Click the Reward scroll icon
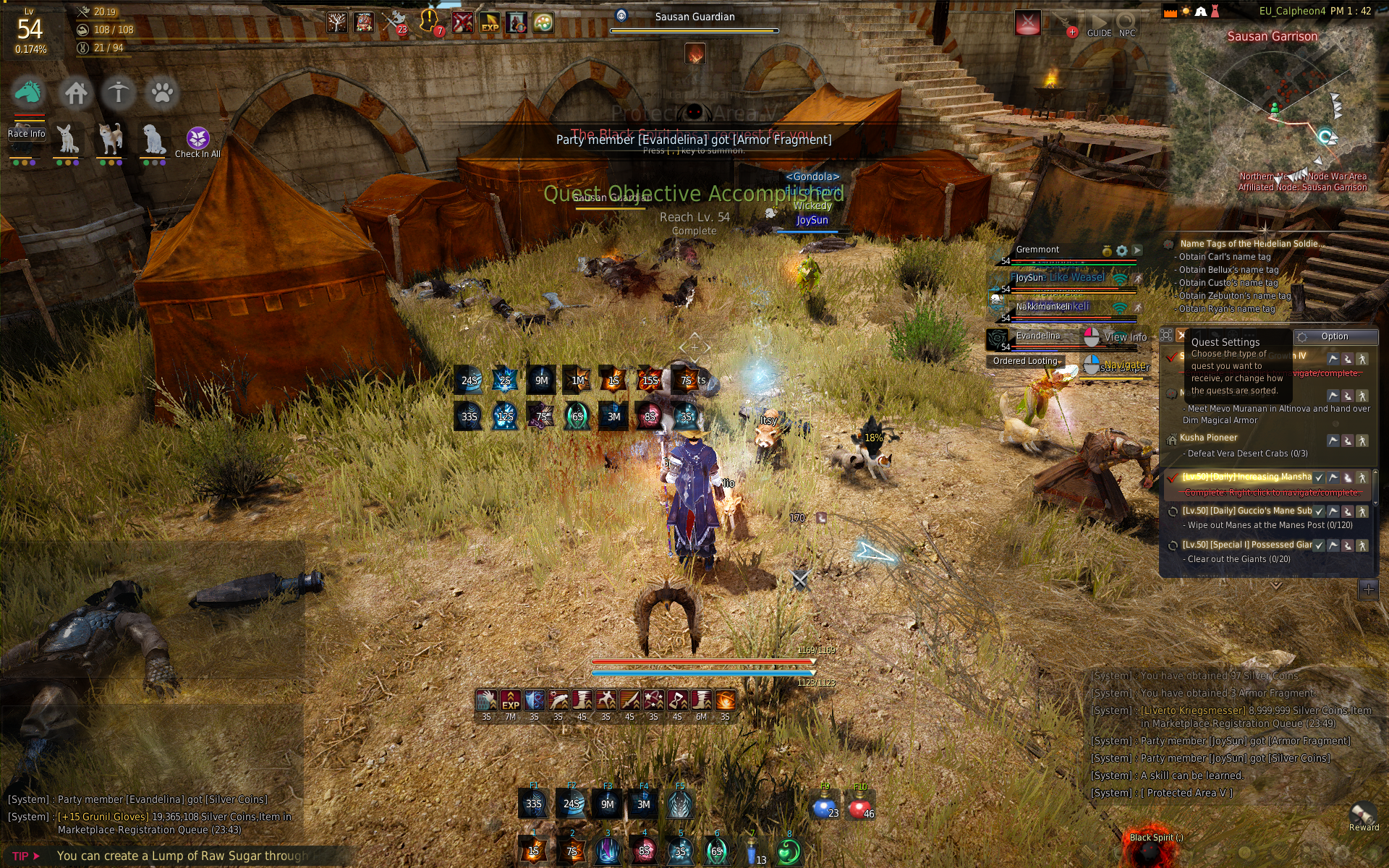1389x868 pixels. click(x=1363, y=815)
